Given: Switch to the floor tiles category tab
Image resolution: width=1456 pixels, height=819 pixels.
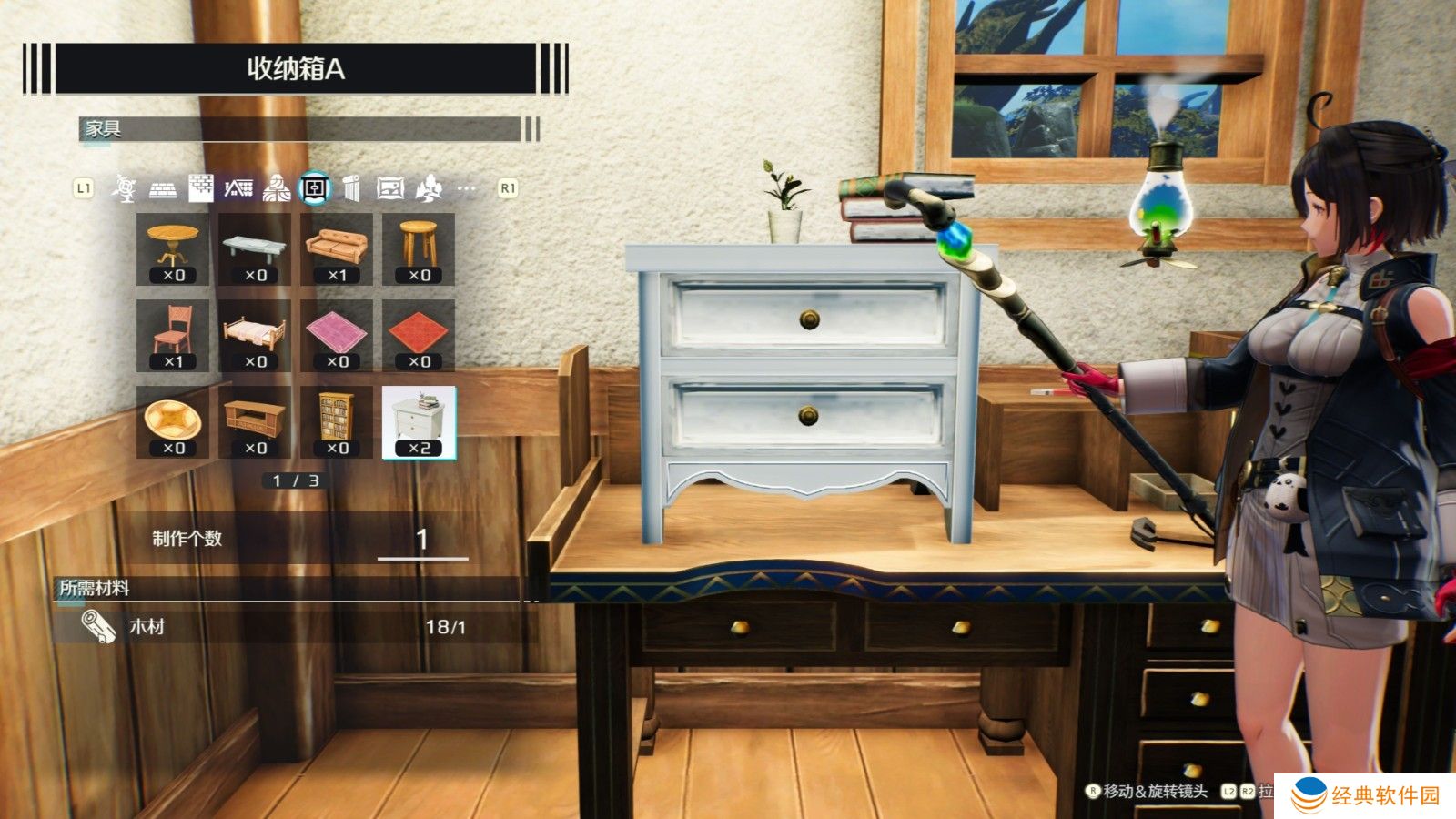Looking at the screenshot, I should [x=163, y=189].
